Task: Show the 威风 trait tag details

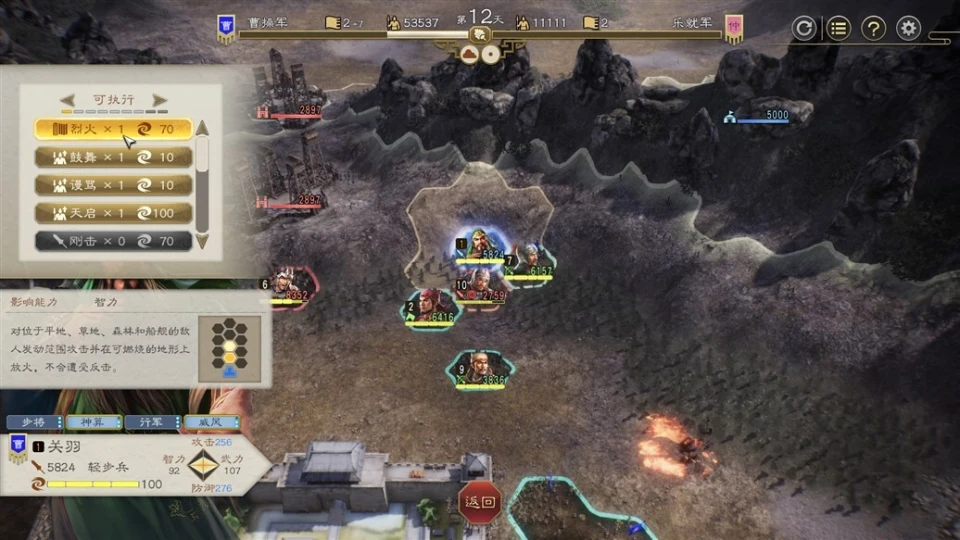Action: [209, 422]
